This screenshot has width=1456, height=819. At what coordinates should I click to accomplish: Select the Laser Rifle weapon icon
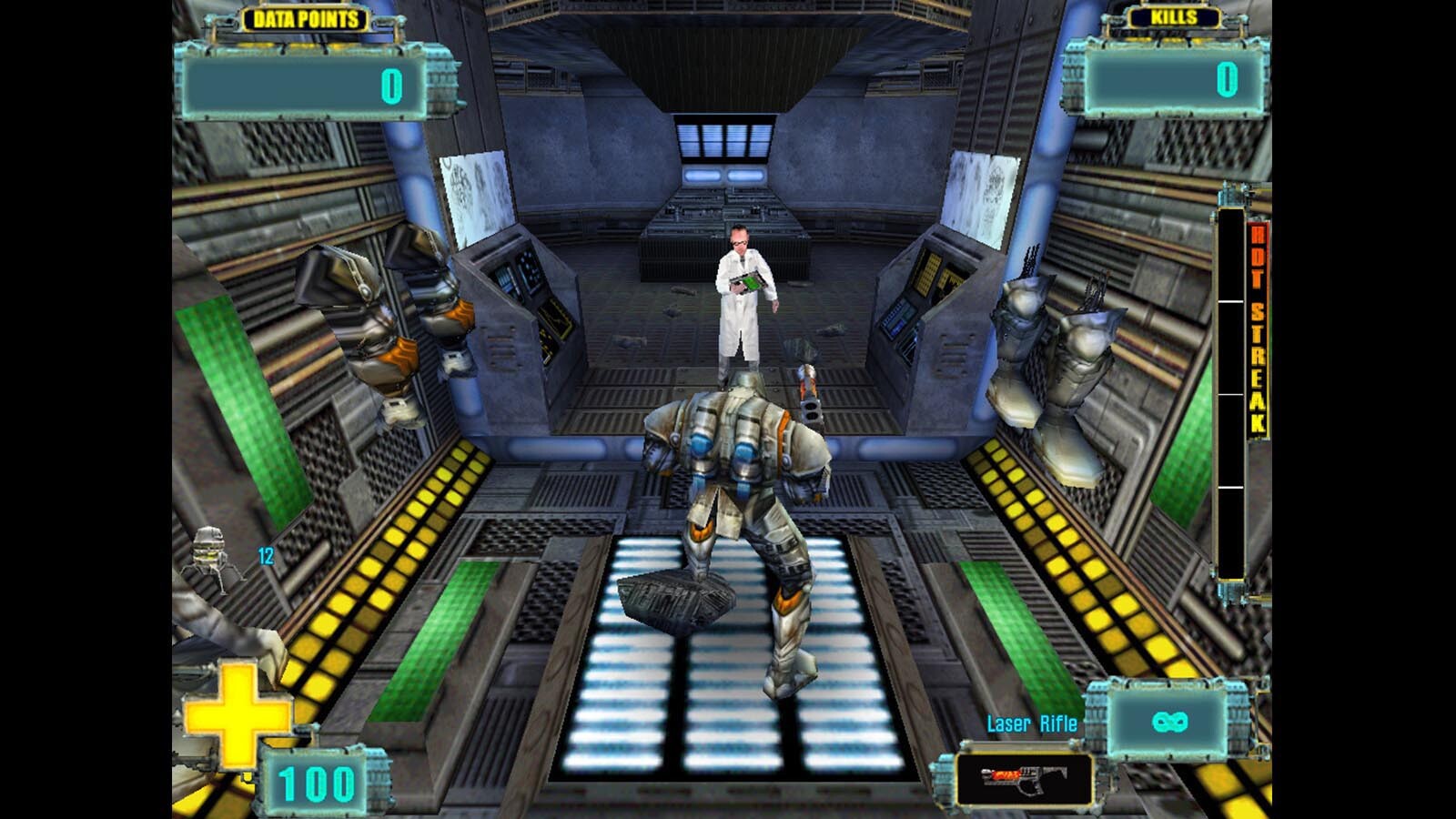tap(1024, 780)
